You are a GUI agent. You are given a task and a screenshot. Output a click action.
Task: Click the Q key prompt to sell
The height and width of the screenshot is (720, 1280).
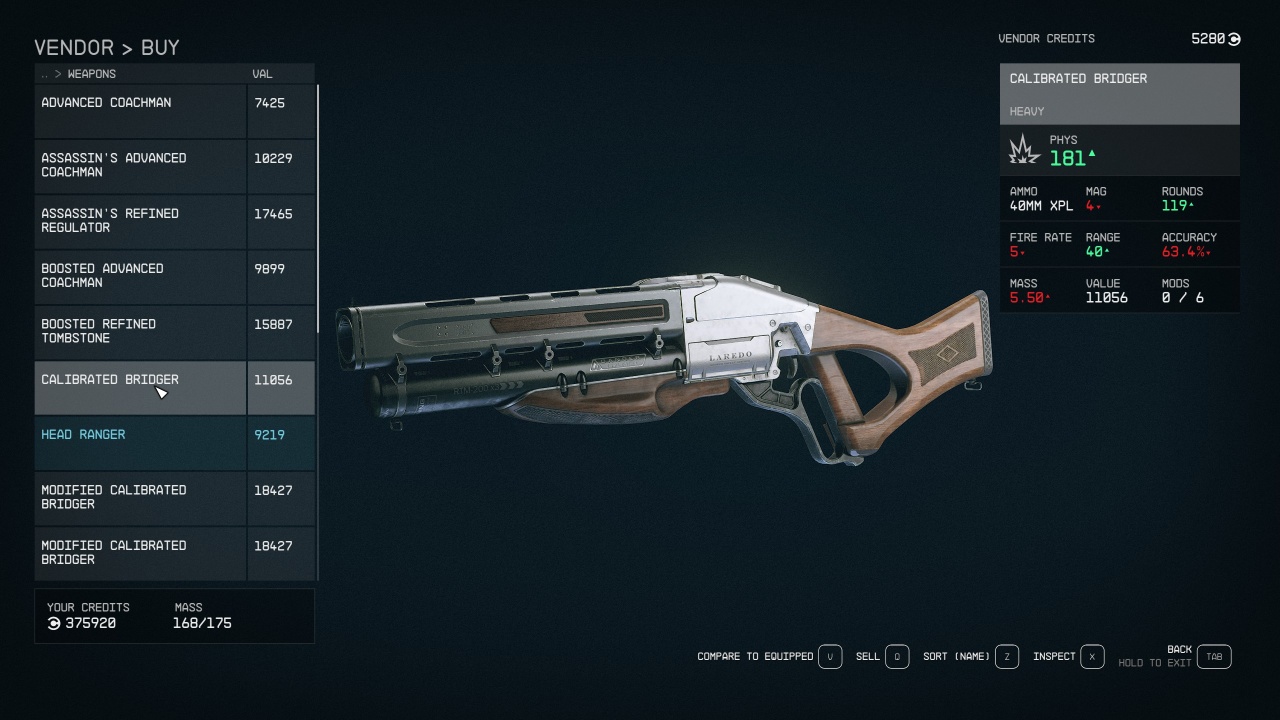pos(896,657)
